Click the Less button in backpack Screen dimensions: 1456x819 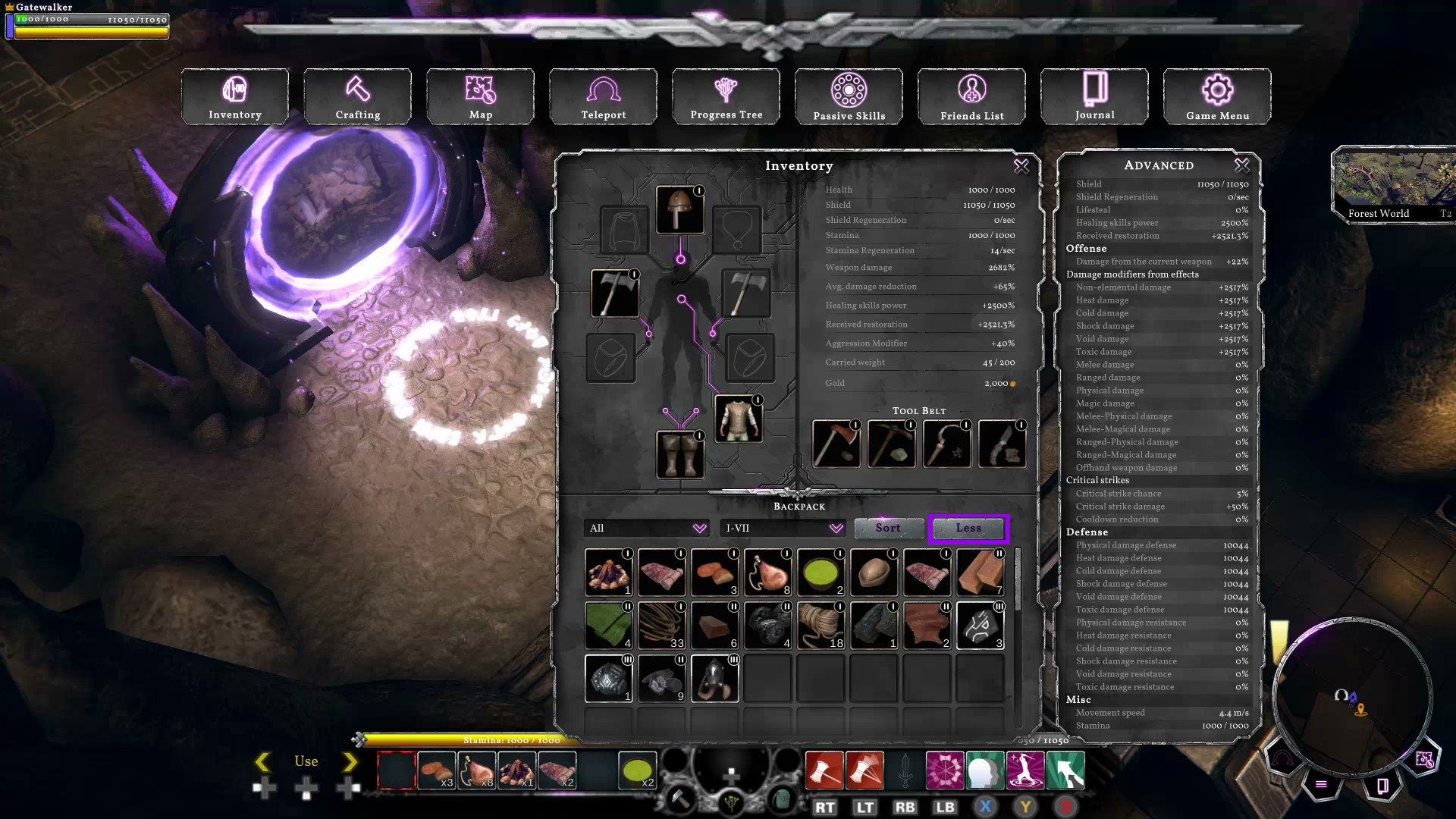[x=968, y=528]
